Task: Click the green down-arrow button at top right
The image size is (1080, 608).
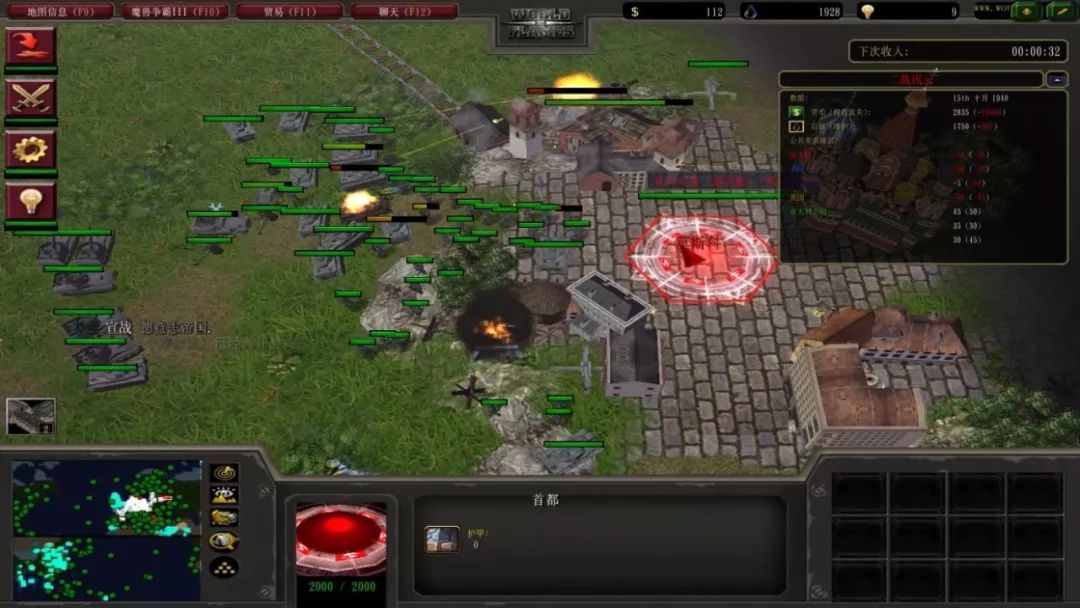Action: (x=1027, y=11)
